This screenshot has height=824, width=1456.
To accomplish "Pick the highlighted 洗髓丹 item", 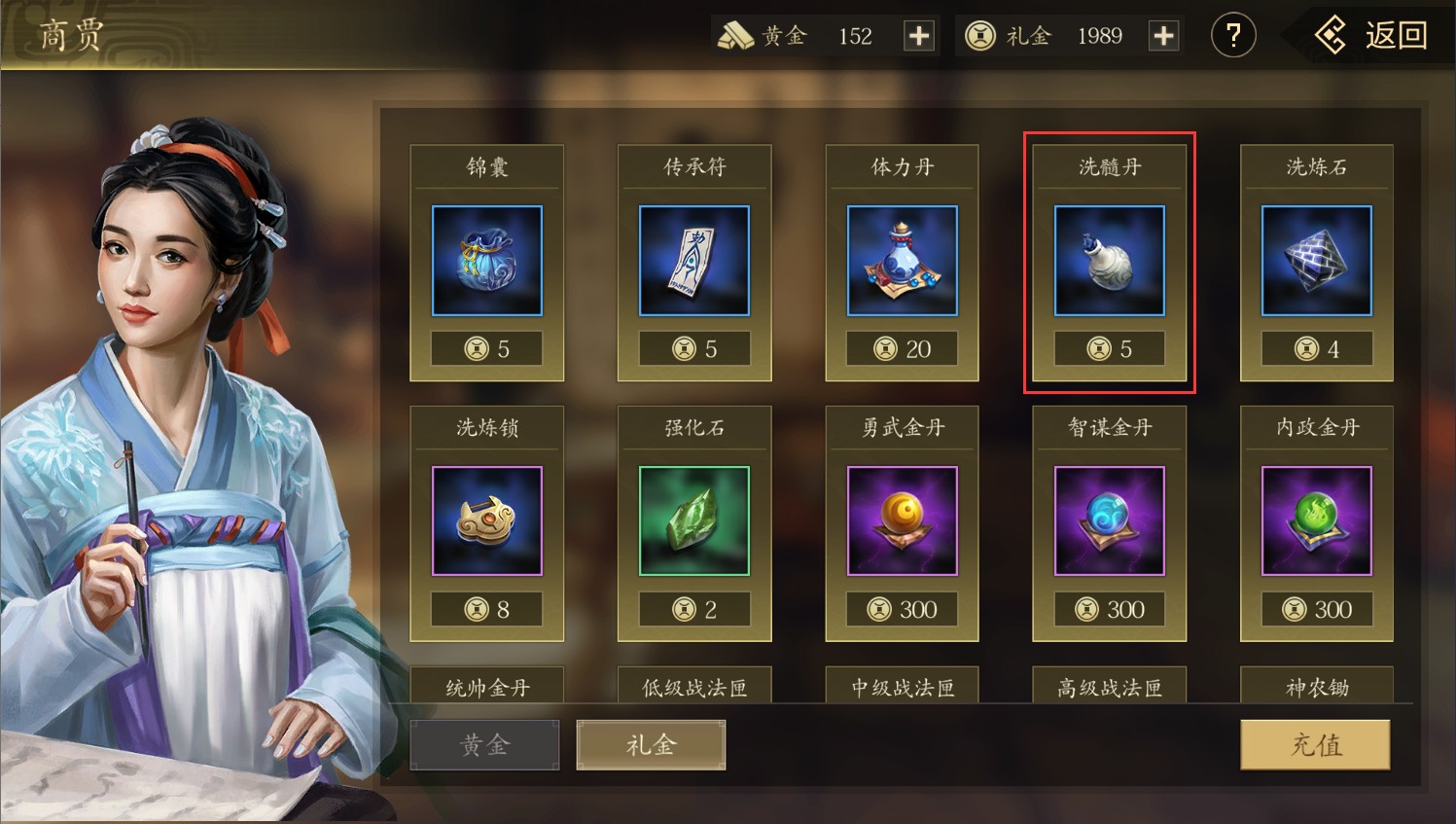I will (1109, 261).
